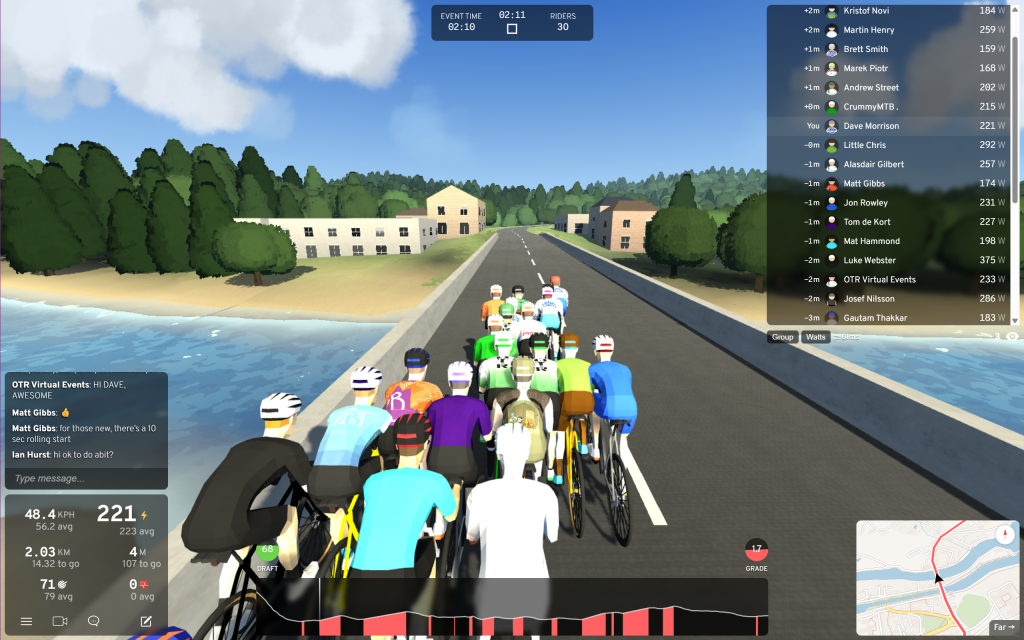1024x640 pixels.
Task: Click the eye spectator icon
Action: 1012,337
